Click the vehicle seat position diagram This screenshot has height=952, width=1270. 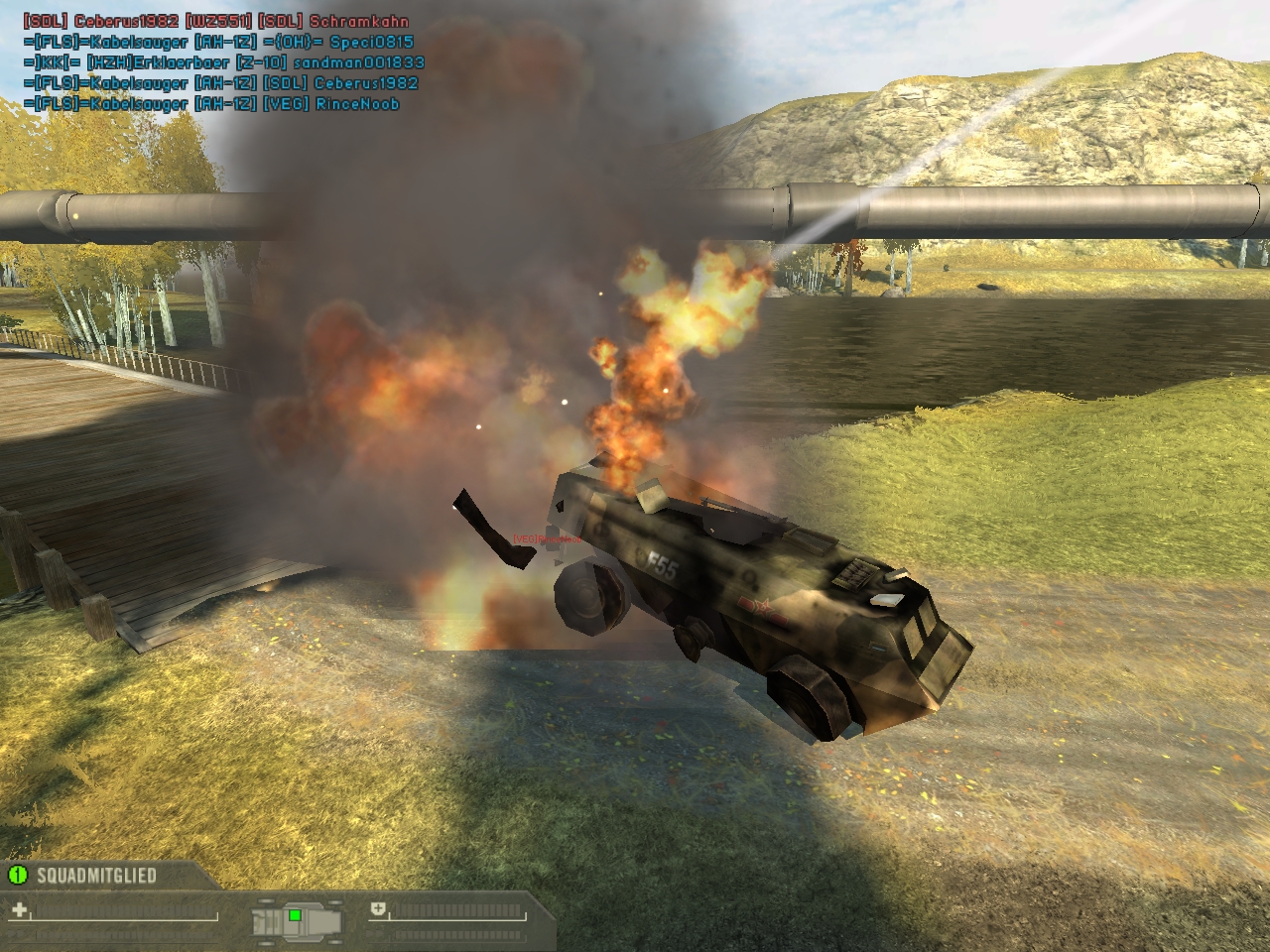coord(297,918)
